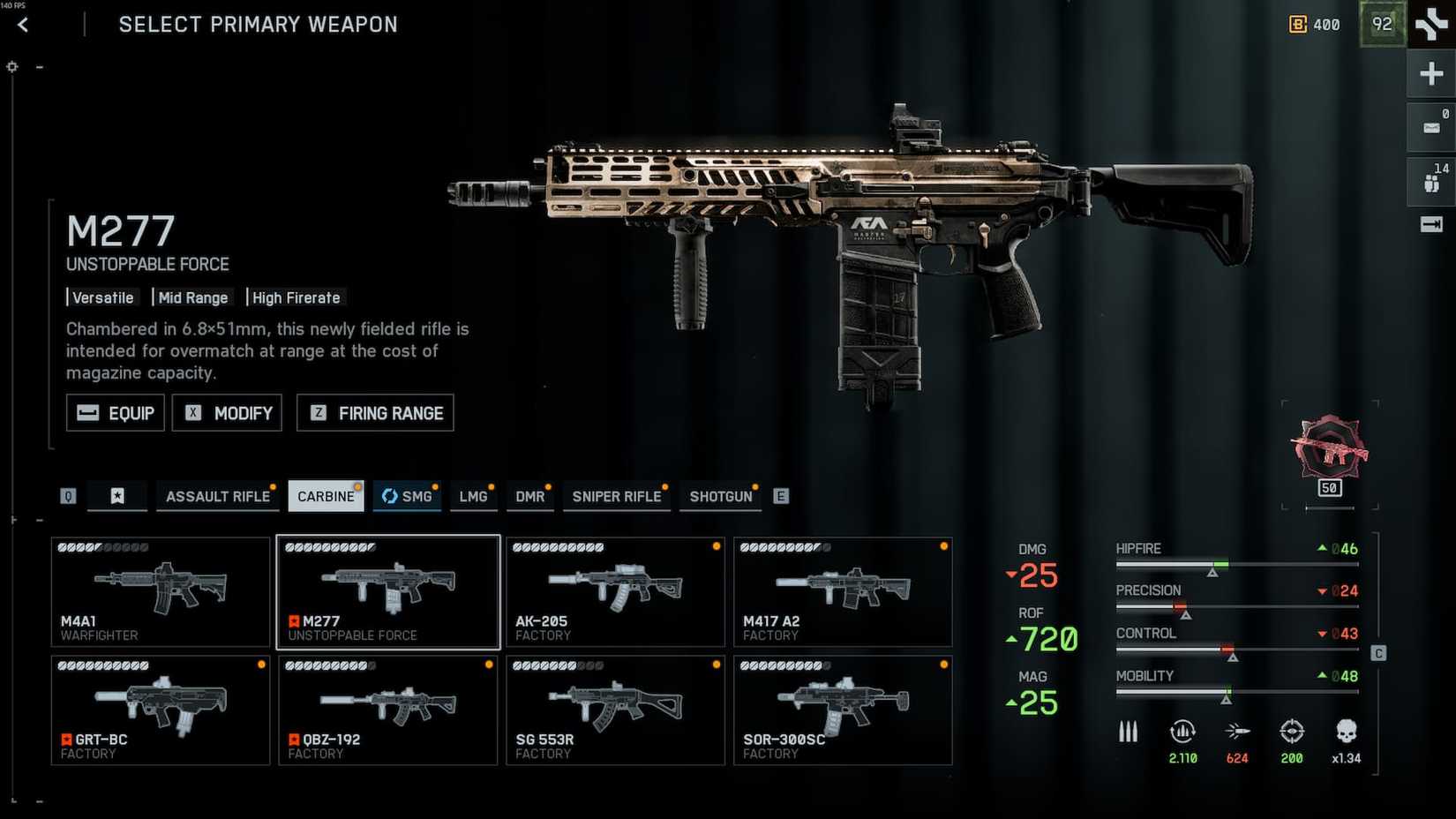Pick the M417 A2 carbine tile
This screenshot has width=1456, height=819.
click(843, 591)
